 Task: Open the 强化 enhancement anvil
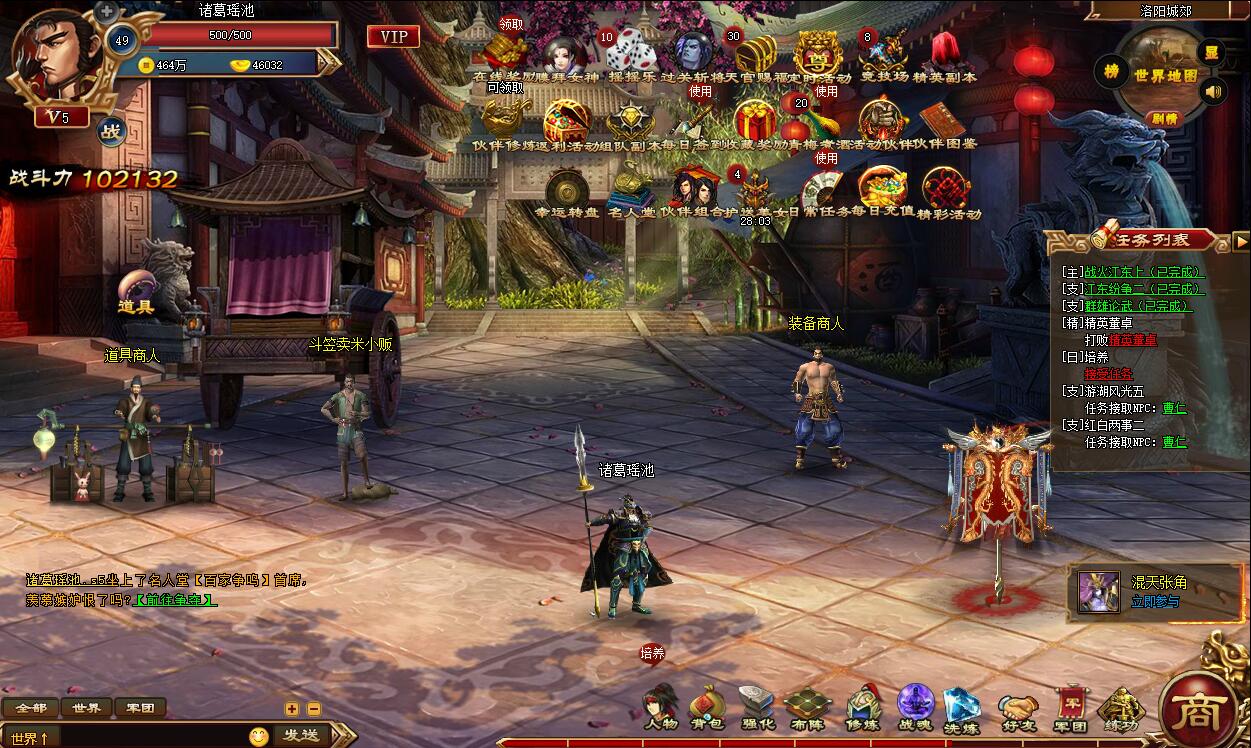pos(757,706)
